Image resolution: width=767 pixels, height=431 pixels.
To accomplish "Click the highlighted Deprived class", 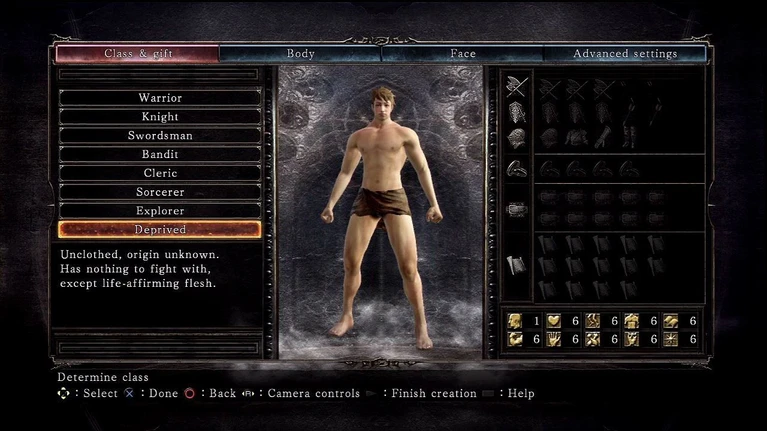I will [160, 229].
